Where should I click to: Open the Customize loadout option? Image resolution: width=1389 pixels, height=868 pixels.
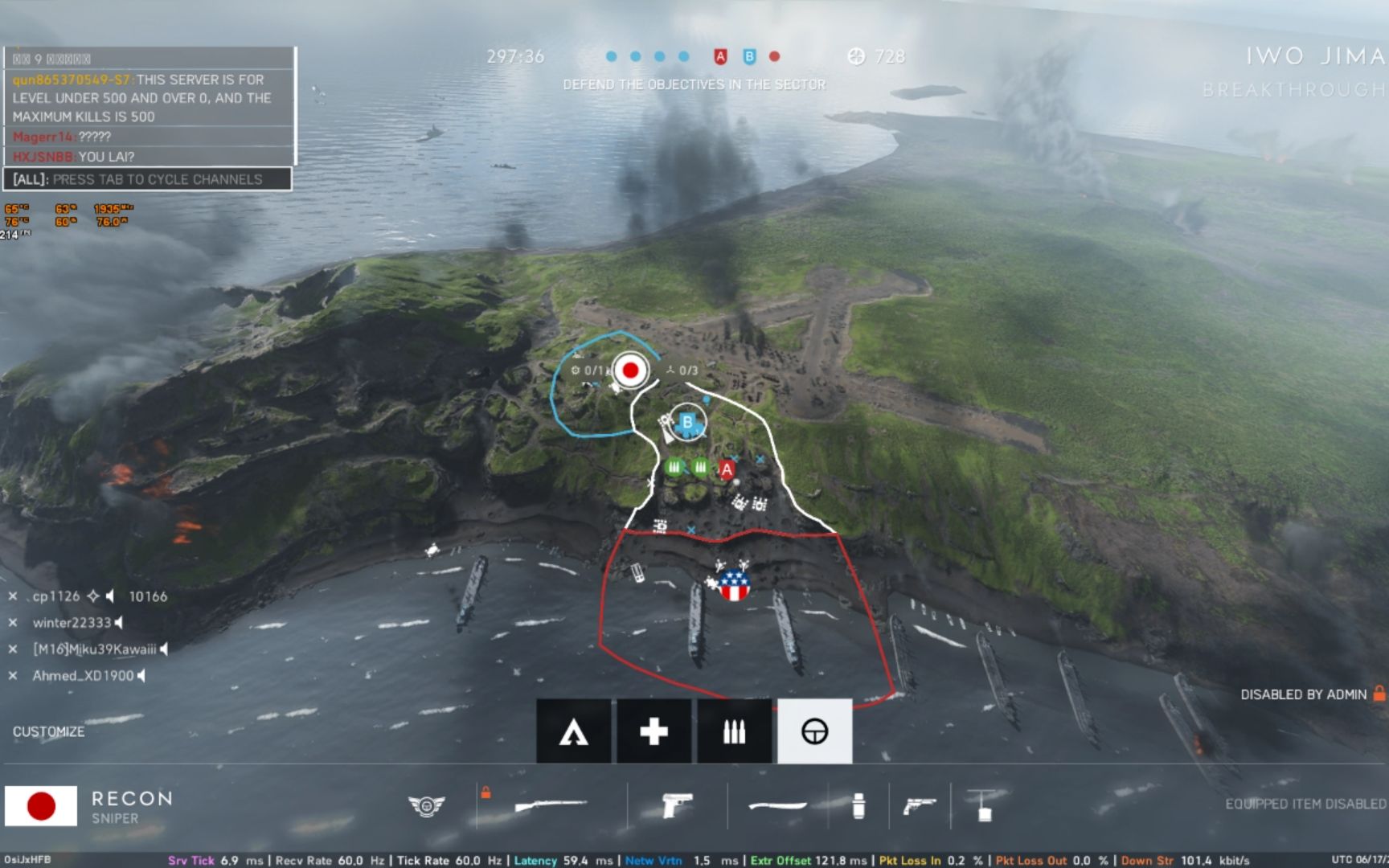[48, 731]
